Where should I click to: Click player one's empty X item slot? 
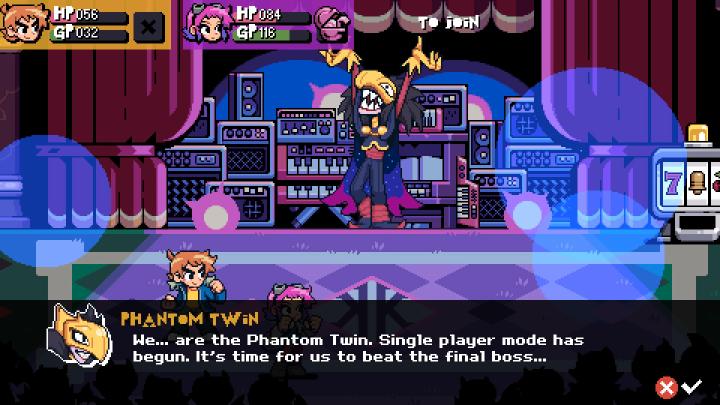coord(150,25)
